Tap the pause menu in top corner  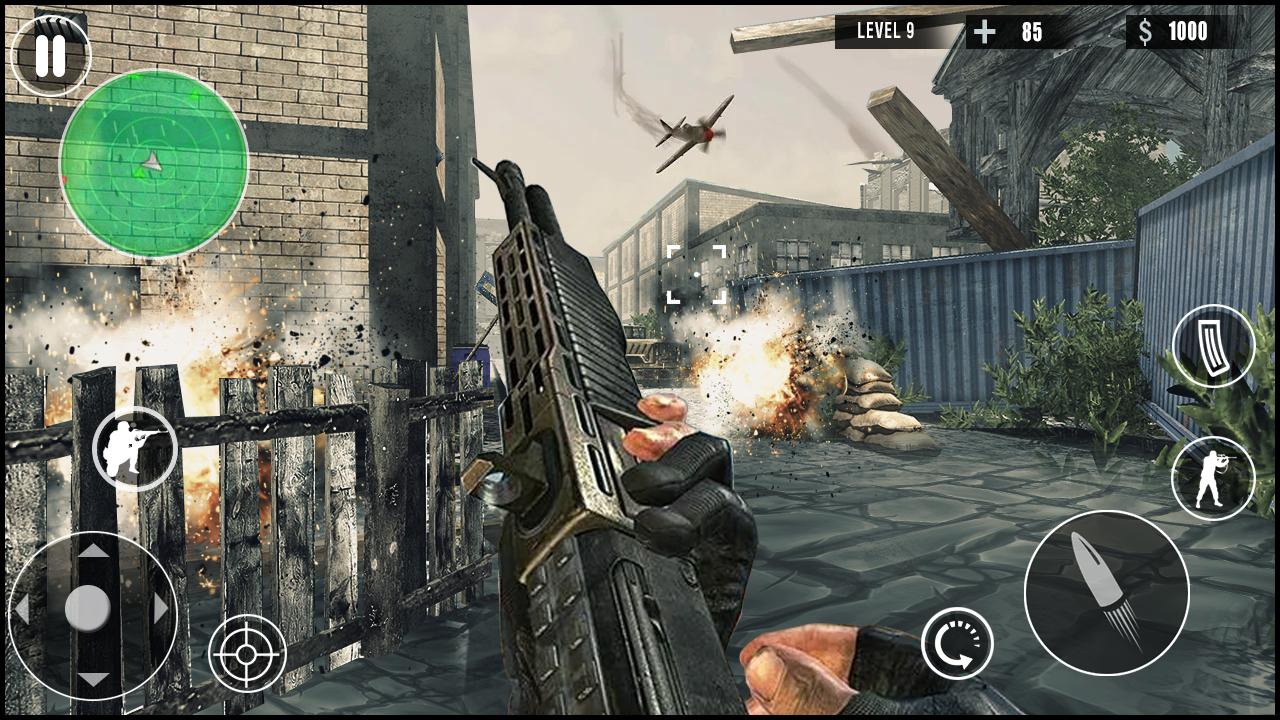(51, 51)
